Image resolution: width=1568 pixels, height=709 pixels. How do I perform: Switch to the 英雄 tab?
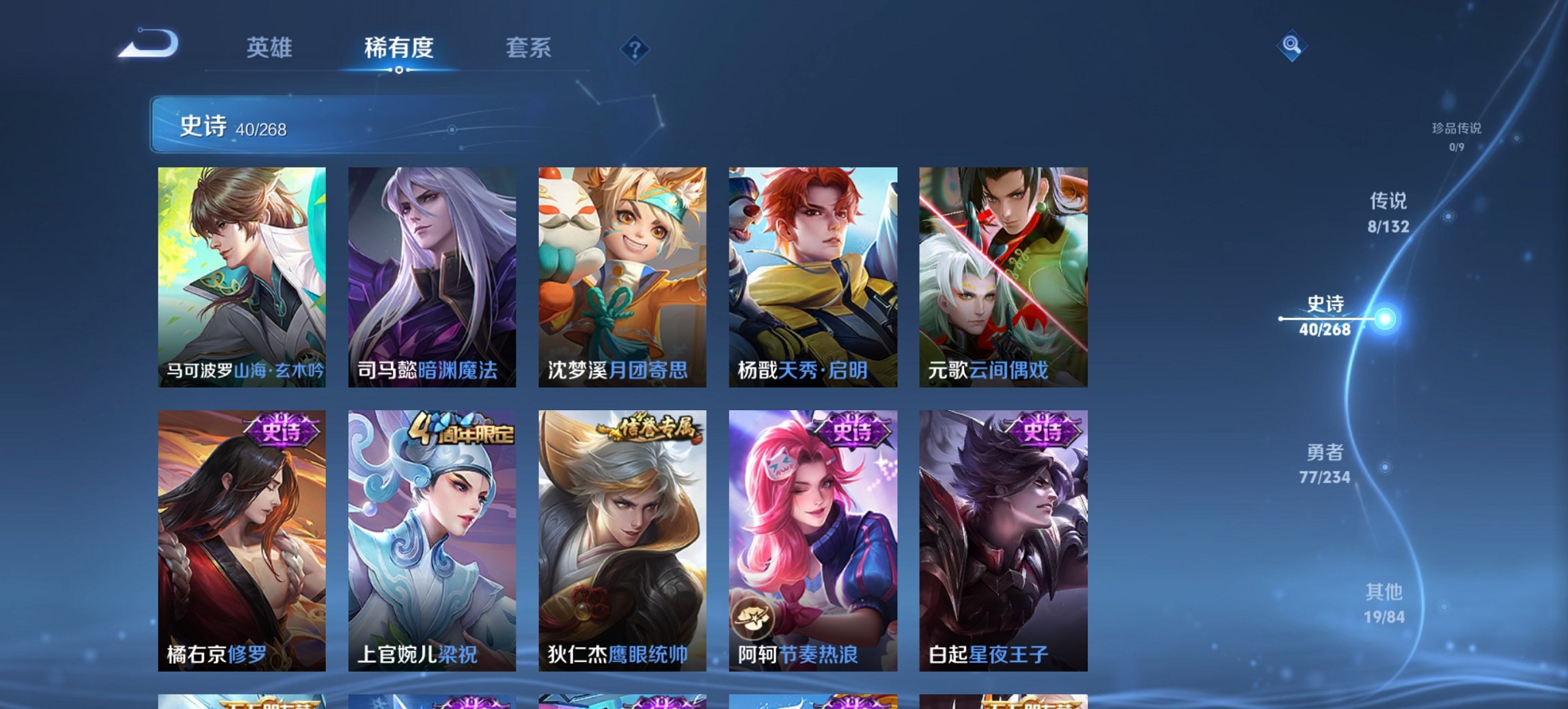pos(270,48)
